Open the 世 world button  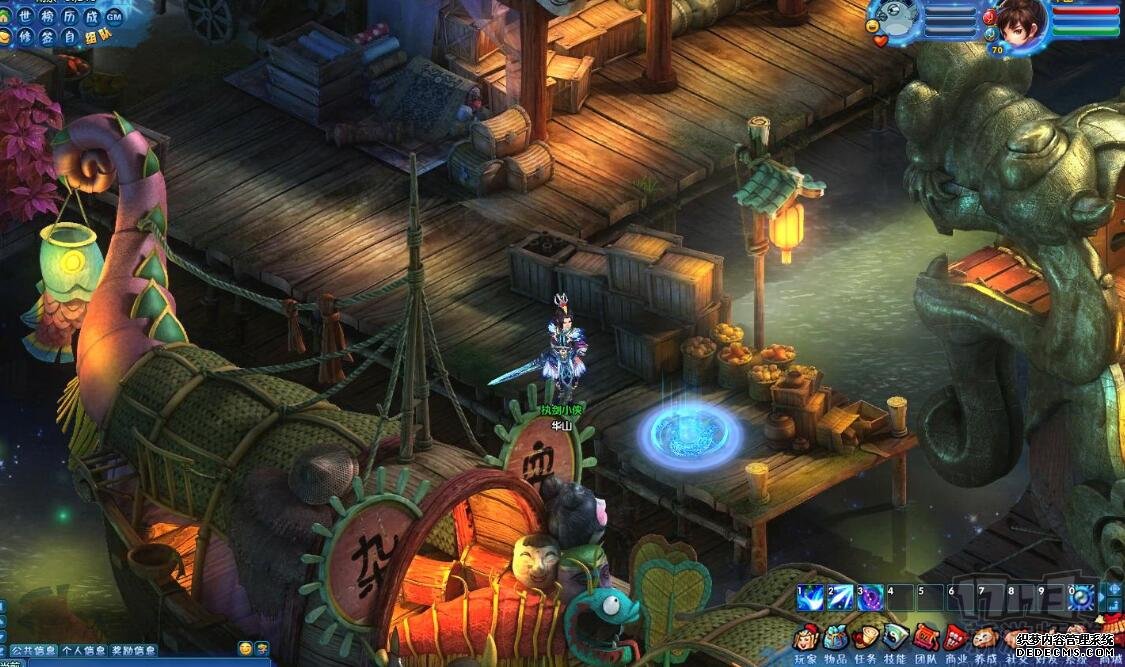pyautogui.click(x=25, y=17)
